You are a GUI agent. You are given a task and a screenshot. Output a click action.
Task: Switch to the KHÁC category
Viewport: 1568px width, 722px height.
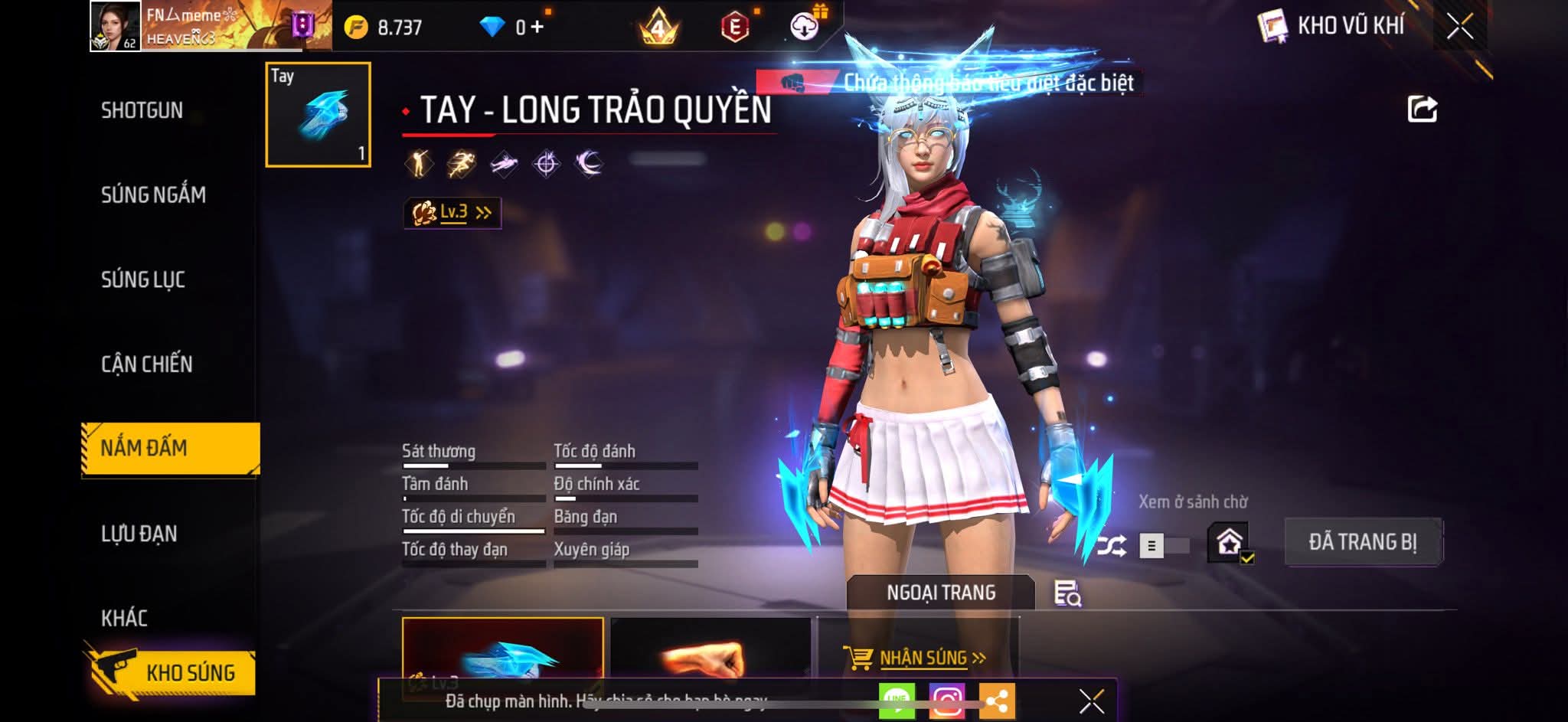124,618
